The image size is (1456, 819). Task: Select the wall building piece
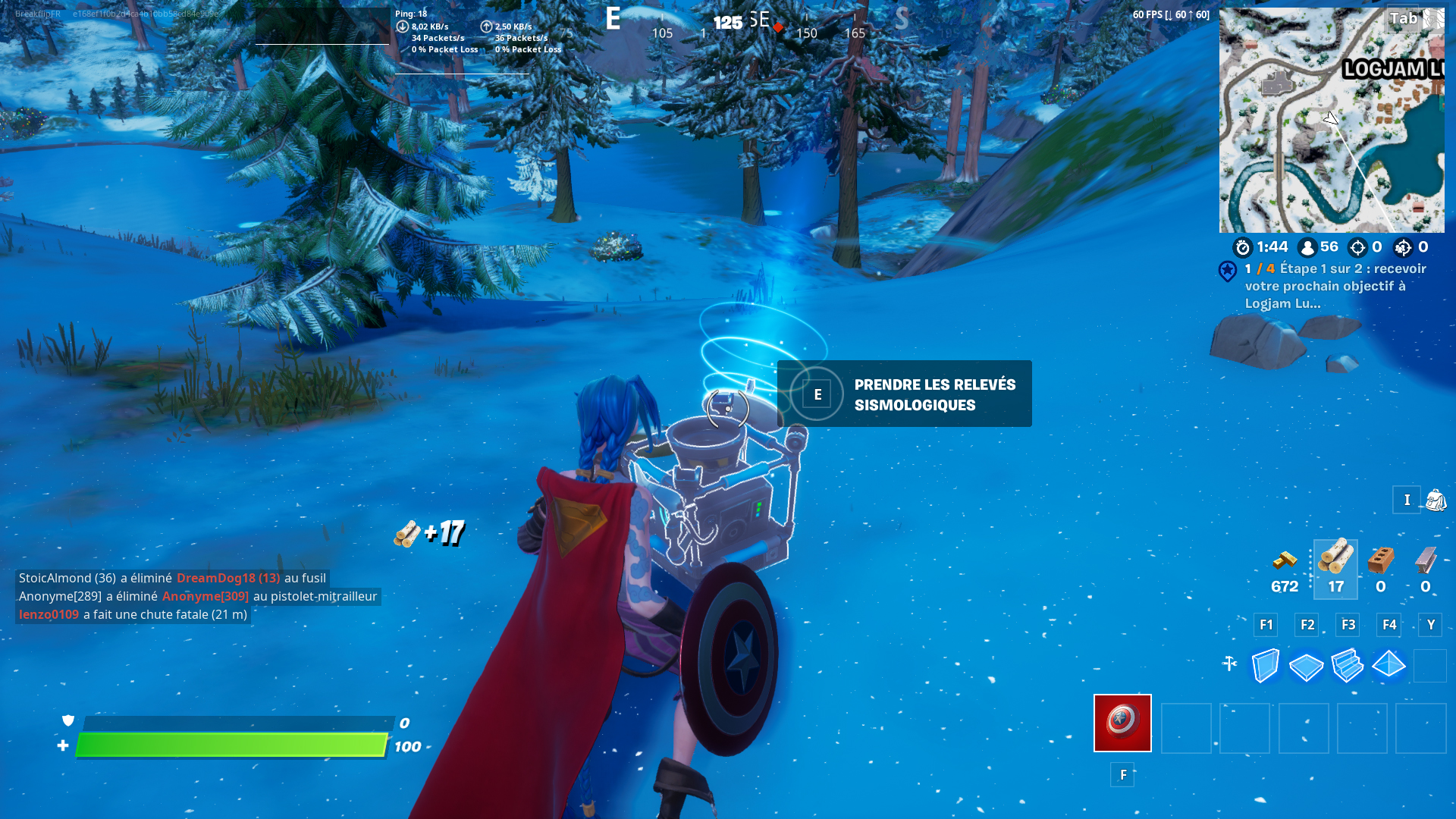click(1264, 667)
